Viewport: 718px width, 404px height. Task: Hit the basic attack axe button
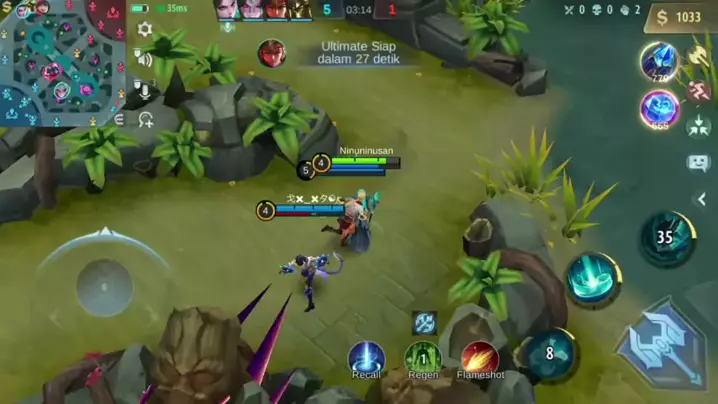pyautogui.click(x=661, y=346)
